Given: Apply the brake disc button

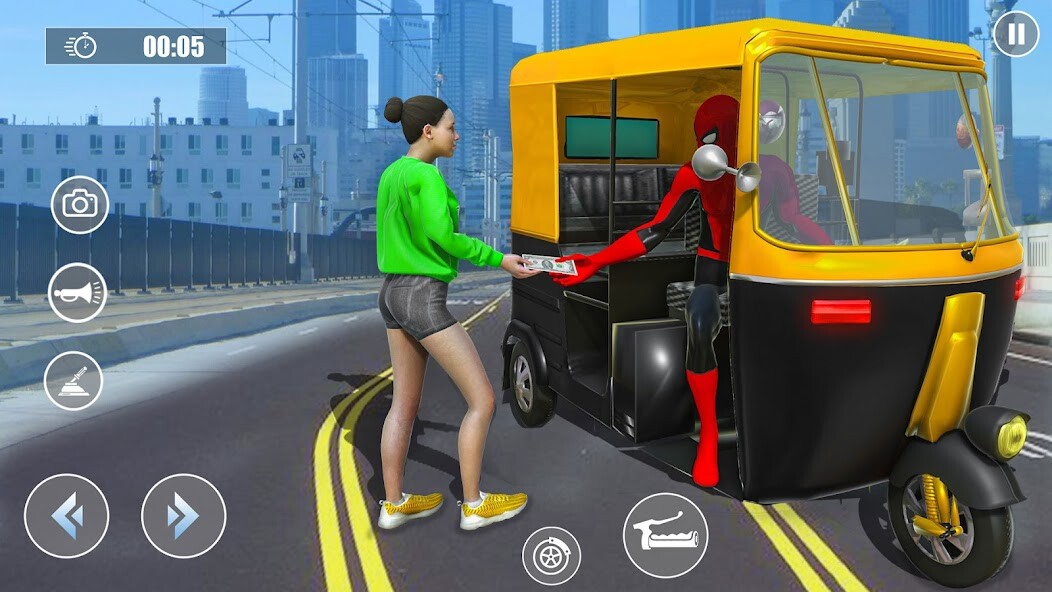Looking at the screenshot, I should [551, 555].
